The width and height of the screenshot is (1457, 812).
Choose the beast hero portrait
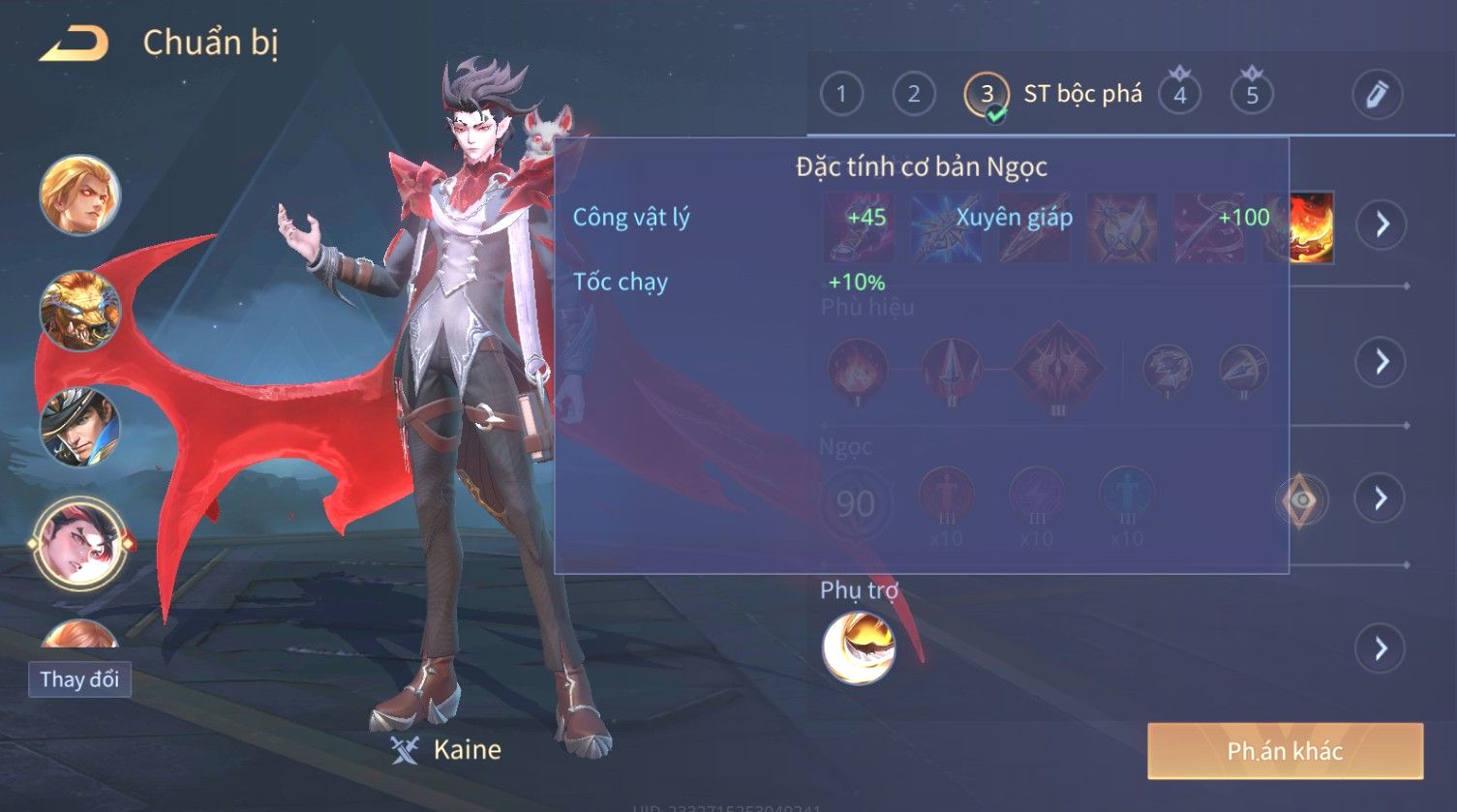point(79,312)
